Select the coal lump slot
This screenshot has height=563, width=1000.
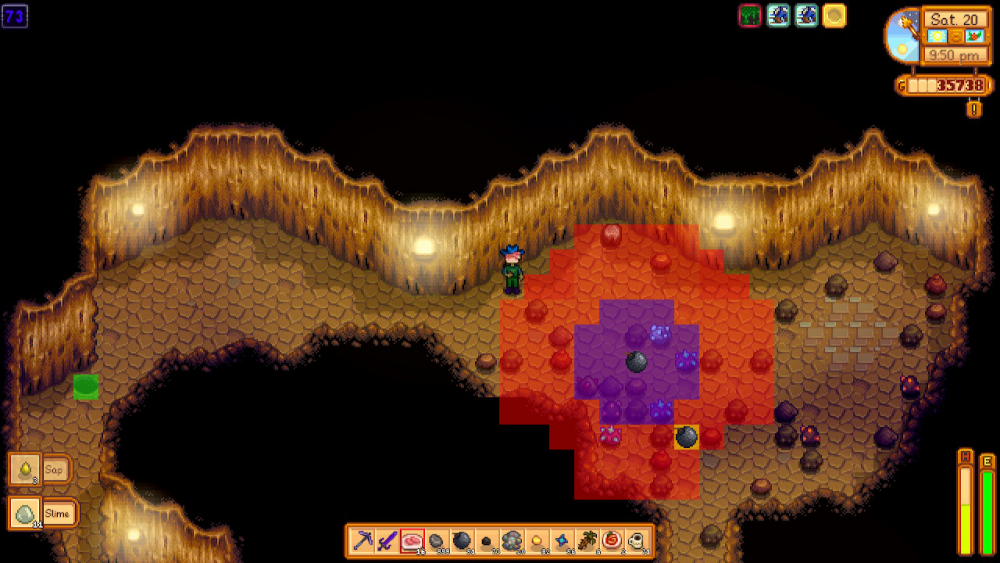487,541
